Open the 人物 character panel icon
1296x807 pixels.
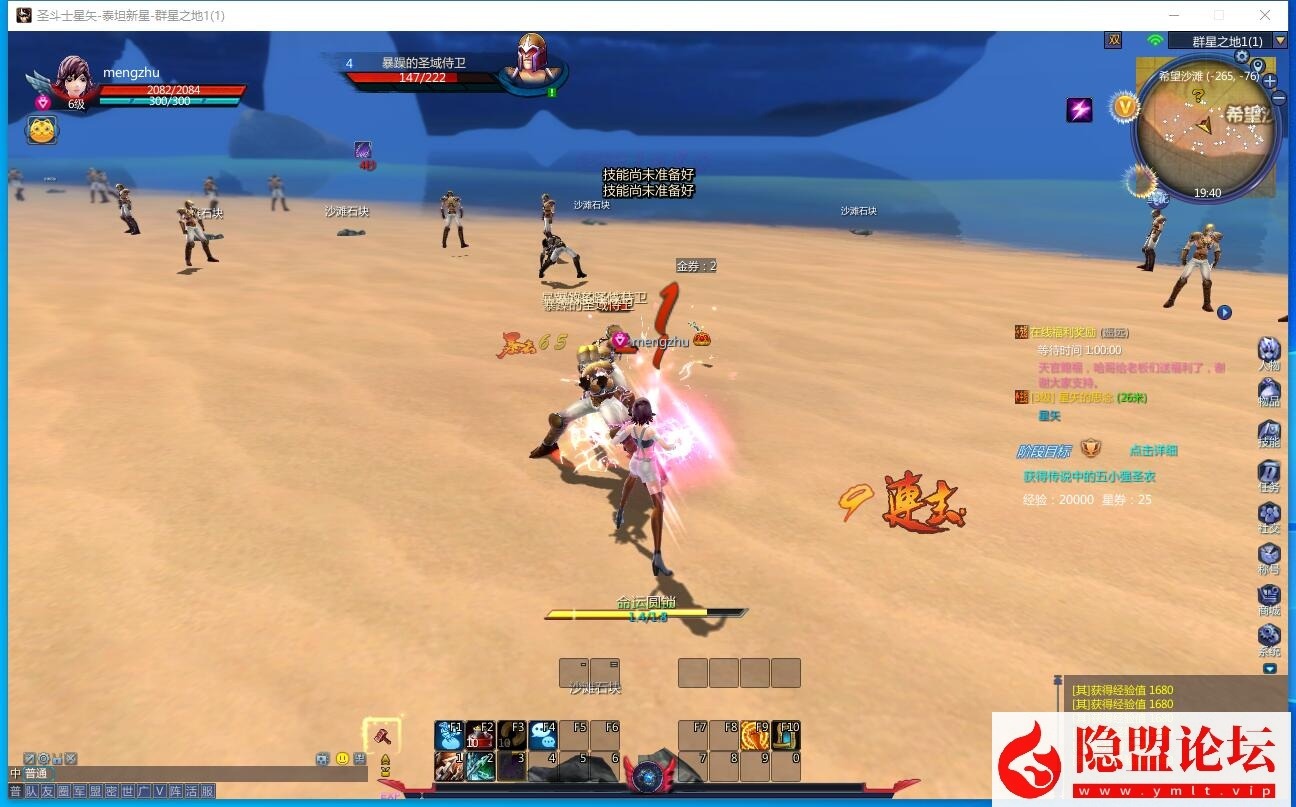(x=1270, y=347)
